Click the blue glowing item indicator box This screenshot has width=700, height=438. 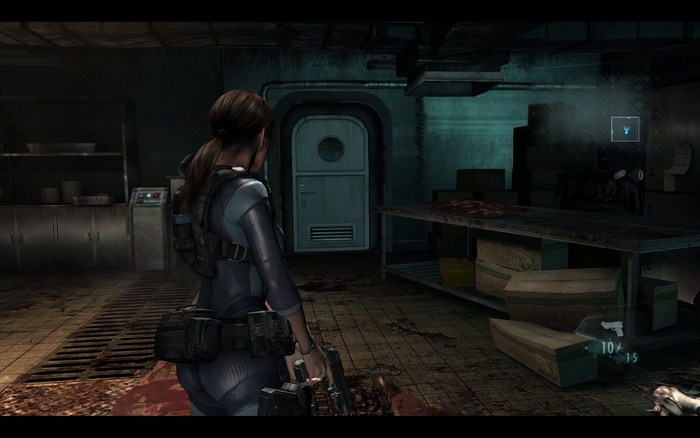pyautogui.click(x=625, y=128)
